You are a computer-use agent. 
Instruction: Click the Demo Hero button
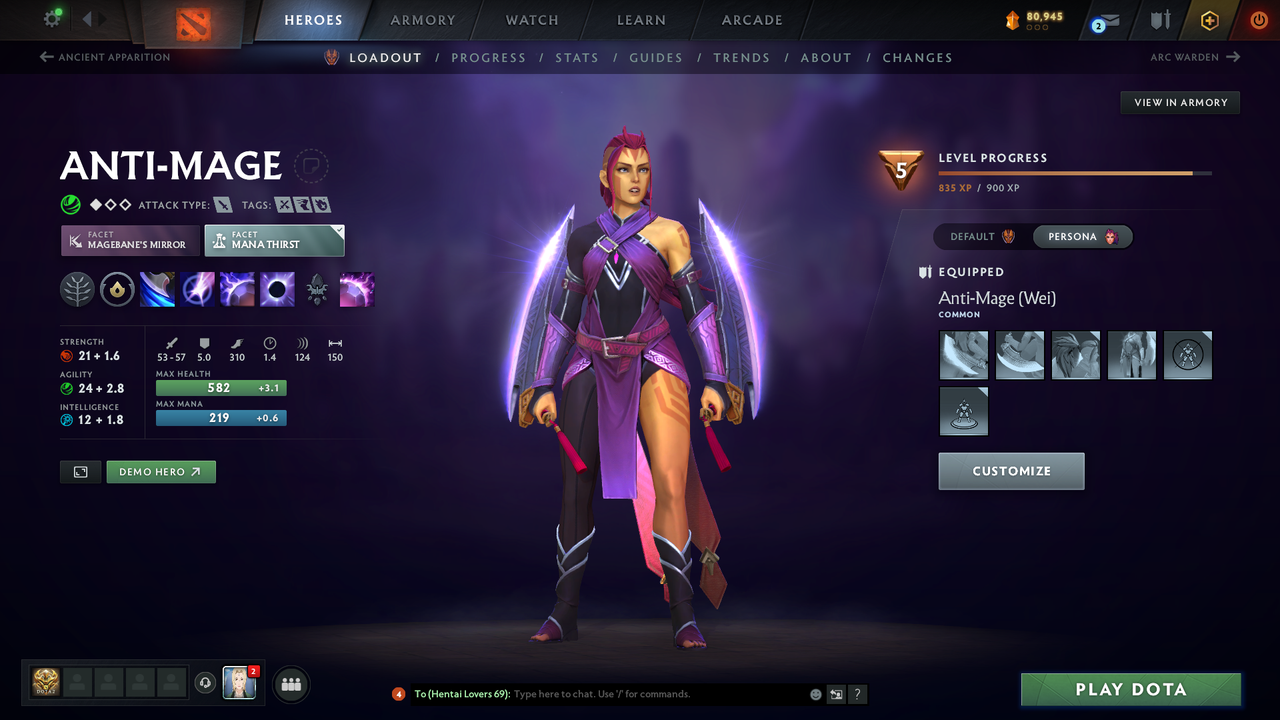tap(160, 471)
